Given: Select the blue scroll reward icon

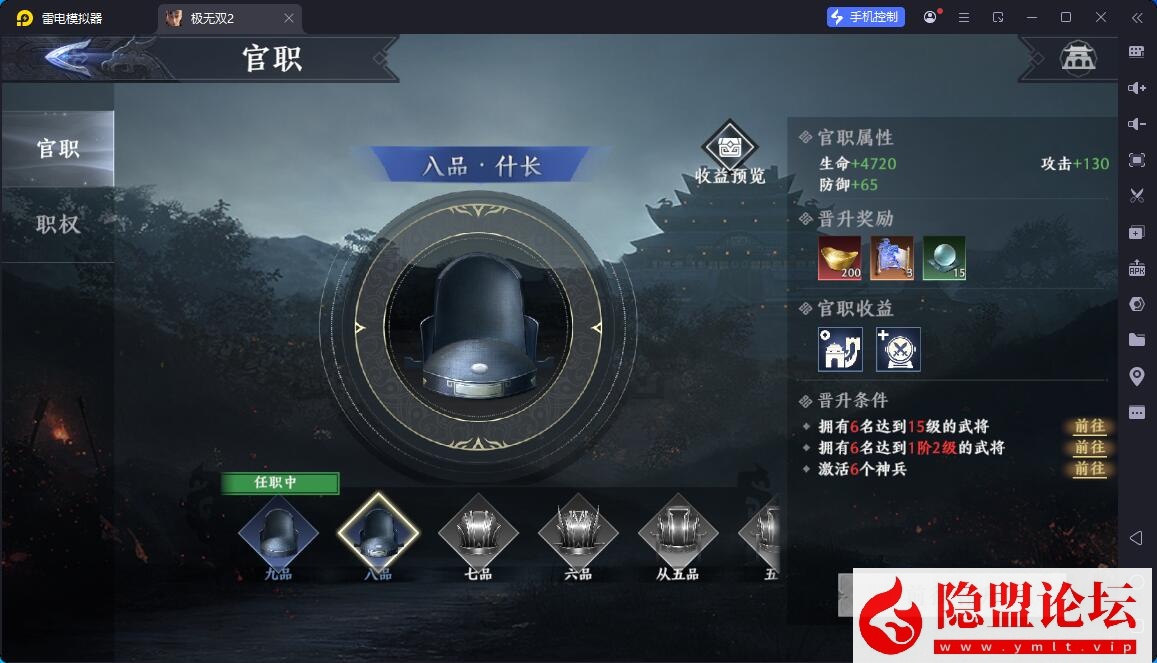Looking at the screenshot, I should tap(892, 258).
